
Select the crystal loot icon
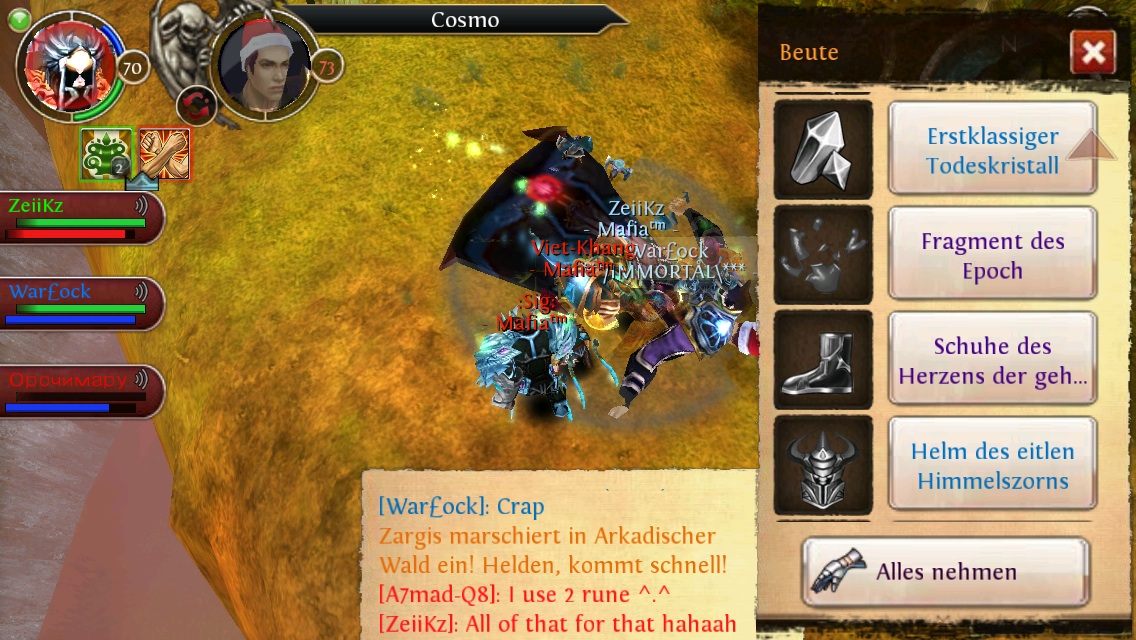click(822, 150)
